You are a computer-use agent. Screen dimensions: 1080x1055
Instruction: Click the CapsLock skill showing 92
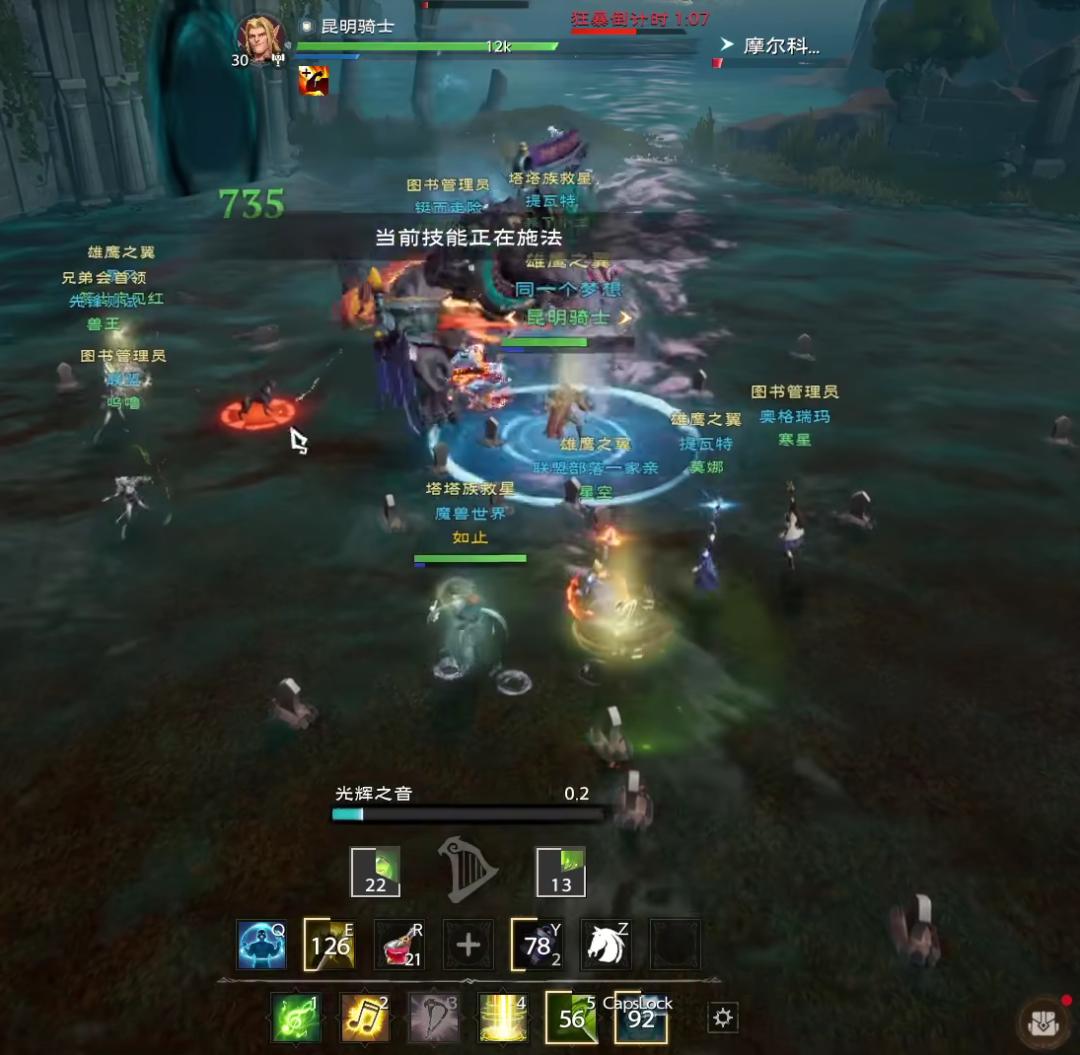coord(640,1018)
